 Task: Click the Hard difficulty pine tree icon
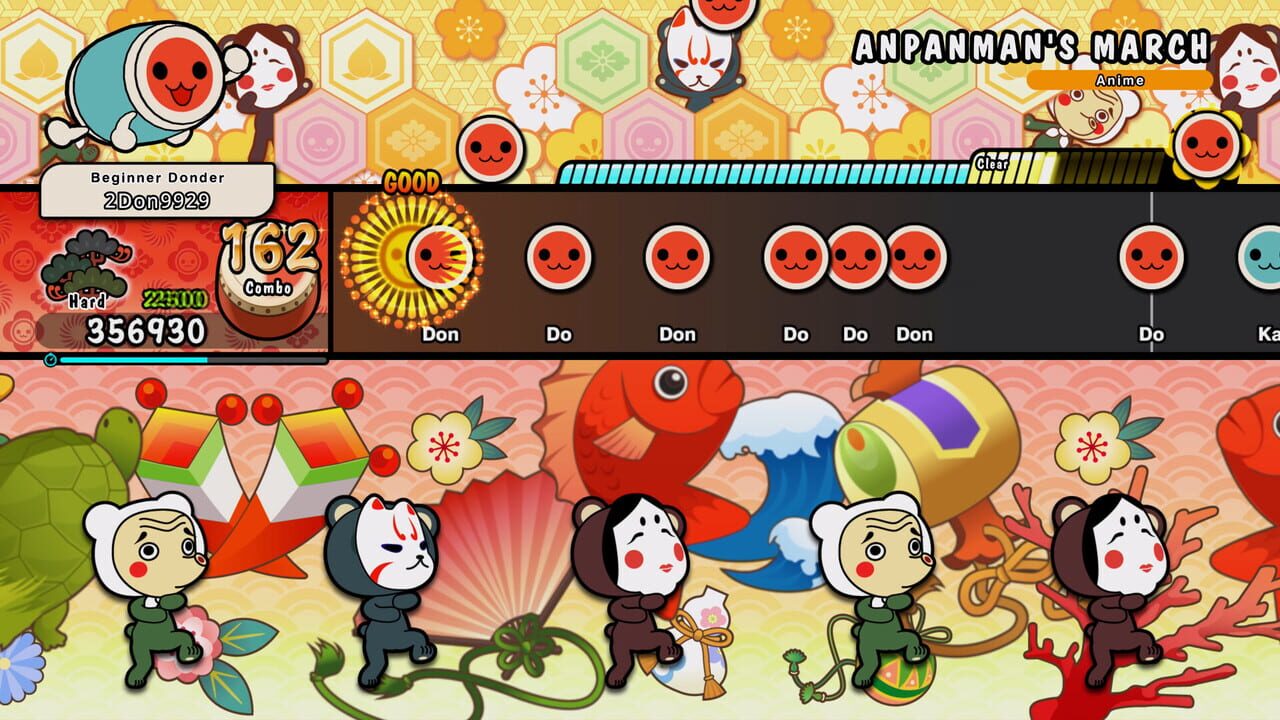[85, 265]
